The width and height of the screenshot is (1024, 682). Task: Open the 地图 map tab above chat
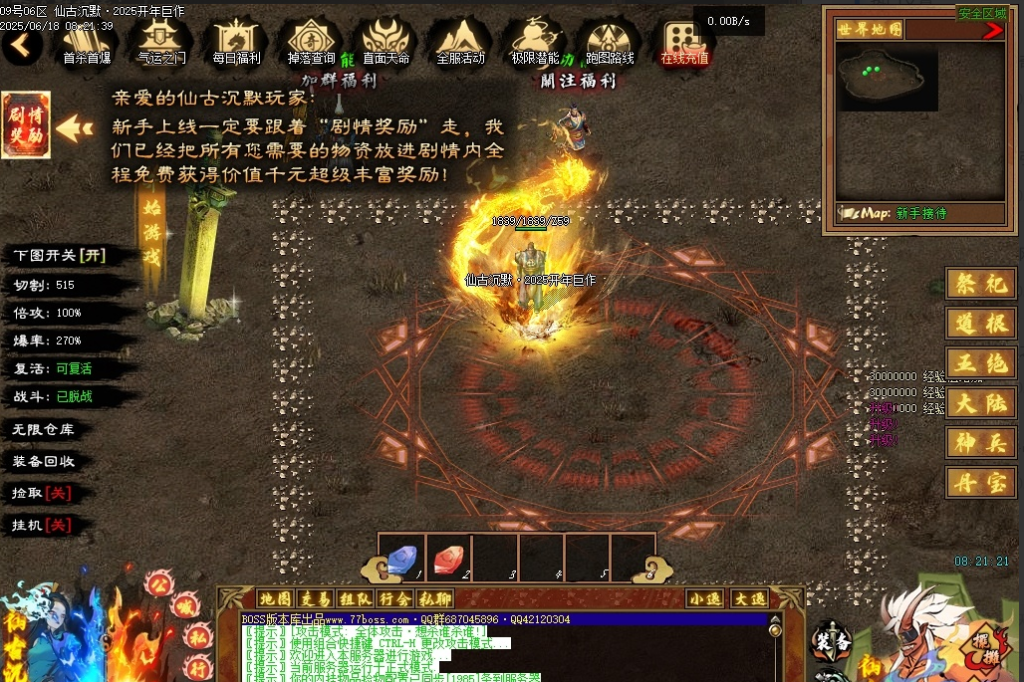click(x=273, y=599)
